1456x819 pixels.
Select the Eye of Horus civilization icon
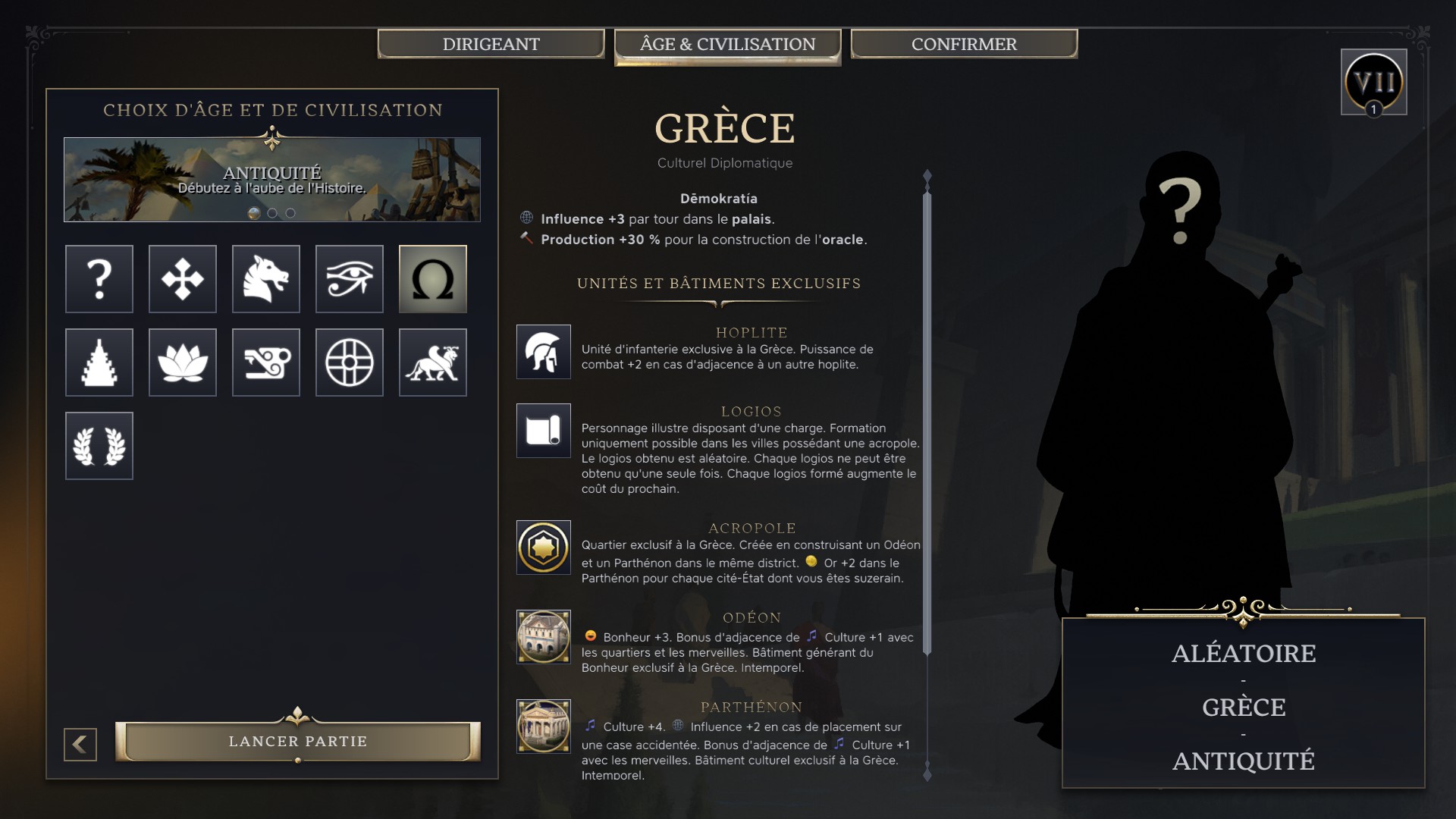[x=349, y=279]
